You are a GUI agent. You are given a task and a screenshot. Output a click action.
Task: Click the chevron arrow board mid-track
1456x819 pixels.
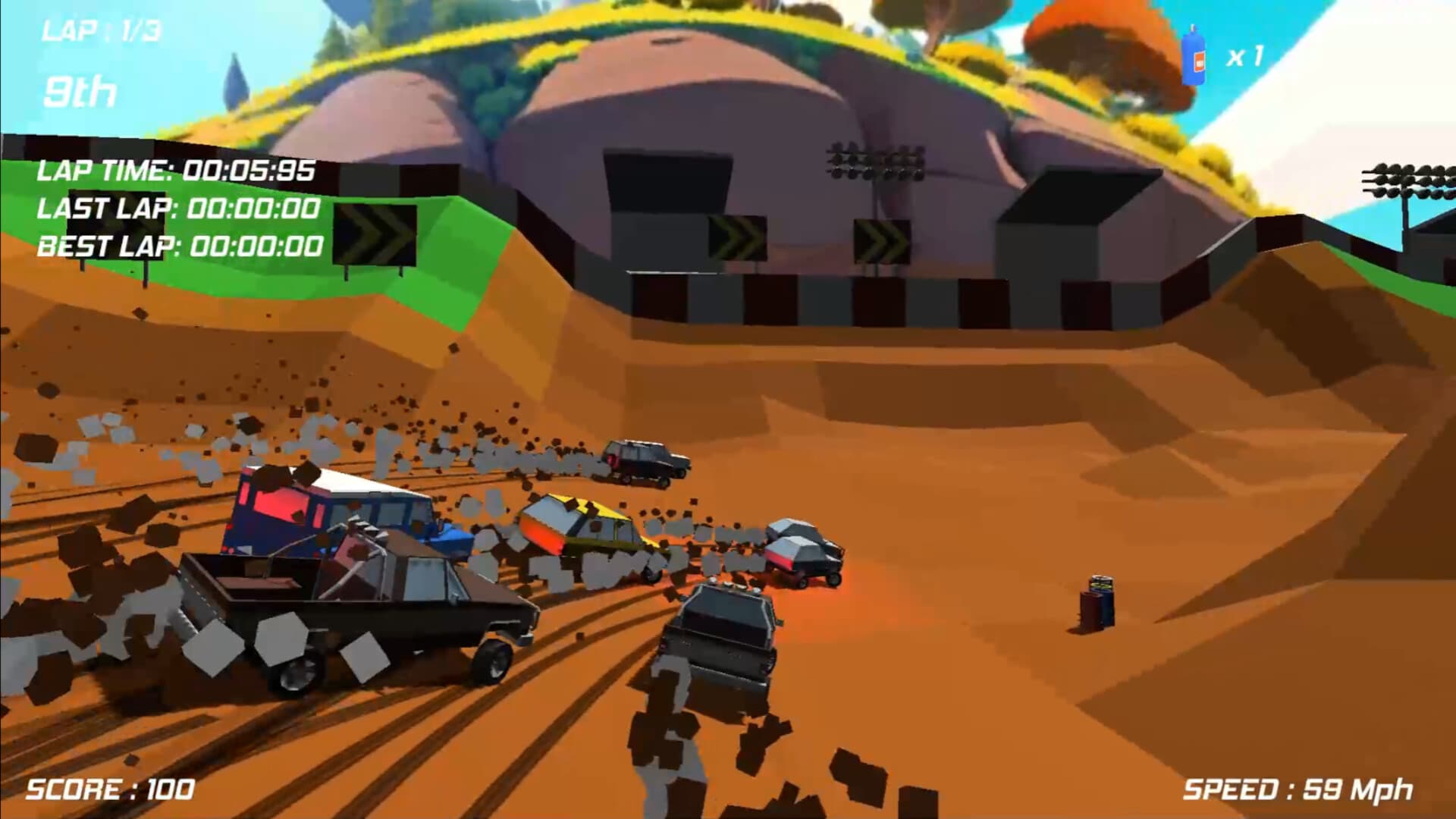[736, 239]
